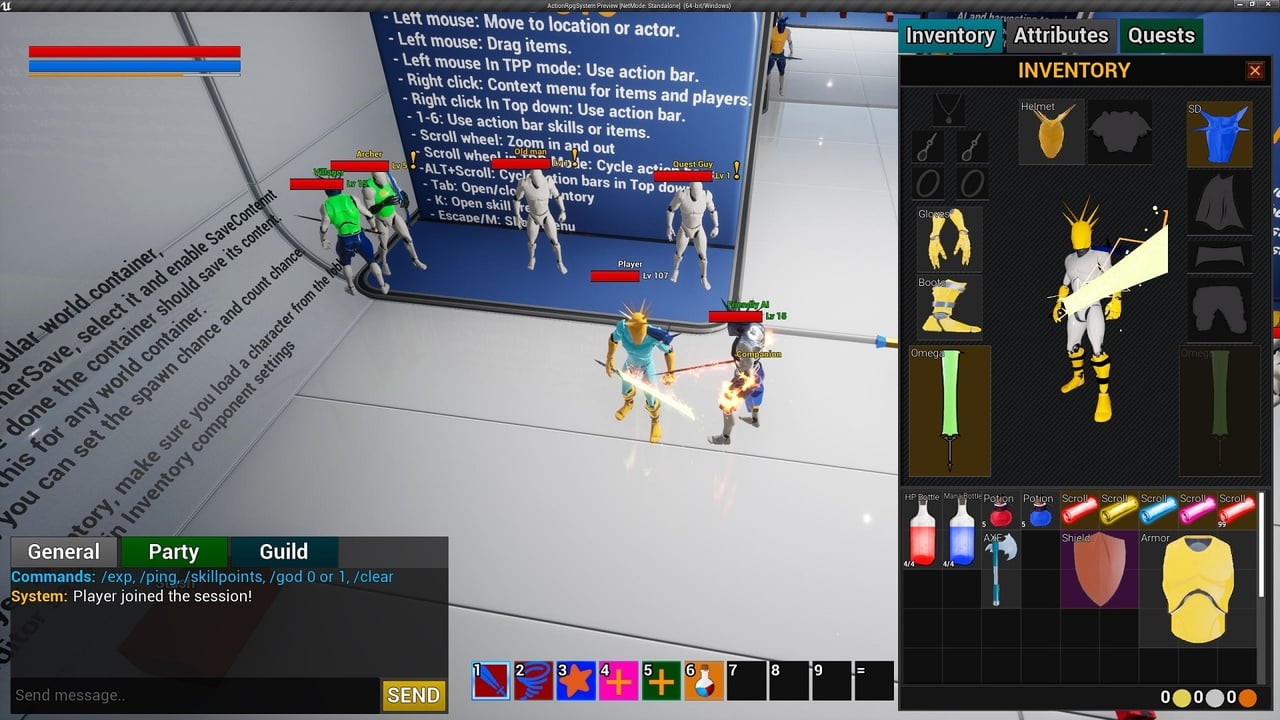The width and height of the screenshot is (1280, 720).
Task: Use the potion flask in hotbar slot 6
Action: pyautogui.click(x=704, y=681)
